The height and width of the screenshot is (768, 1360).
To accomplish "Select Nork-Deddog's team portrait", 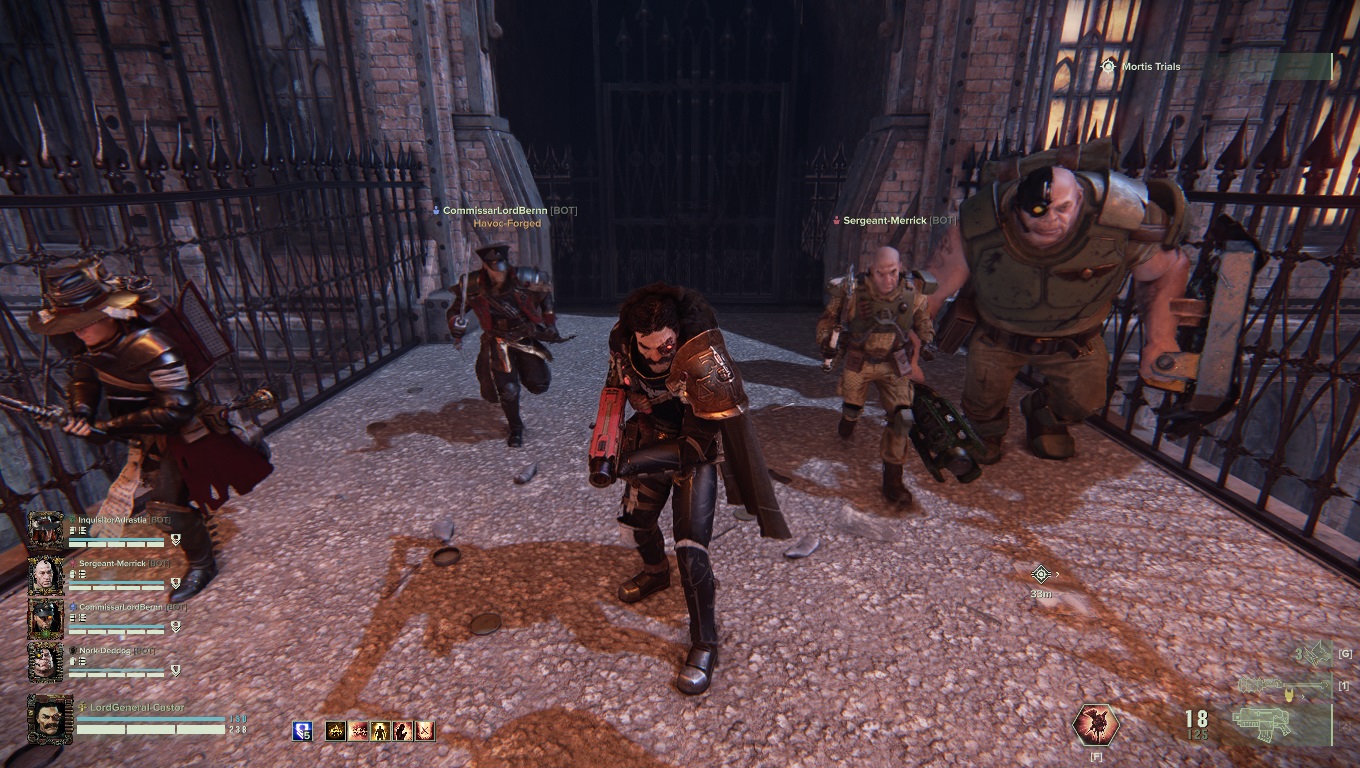I will 45,661.
